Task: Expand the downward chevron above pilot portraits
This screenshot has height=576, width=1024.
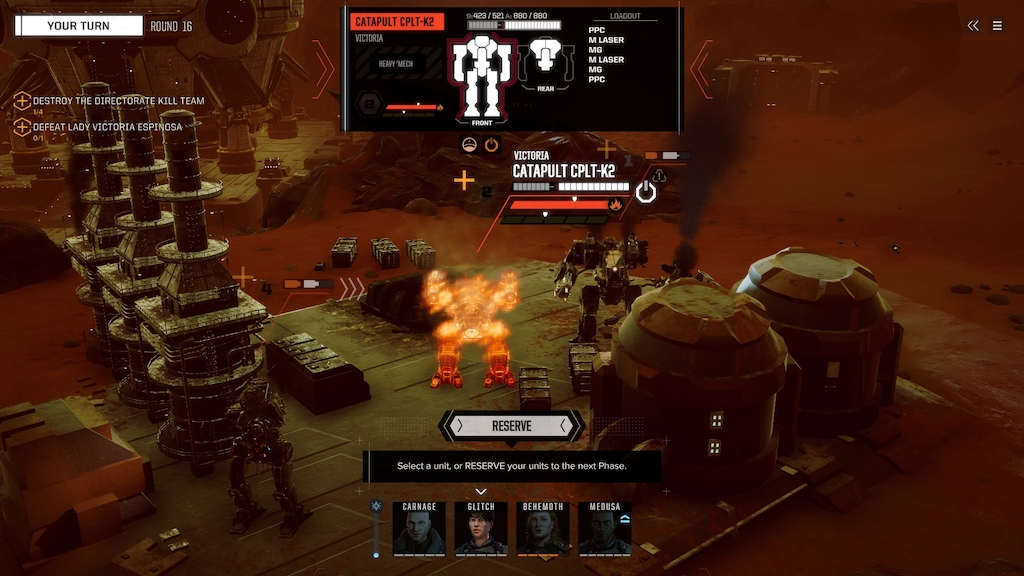Action: click(x=481, y=491)
